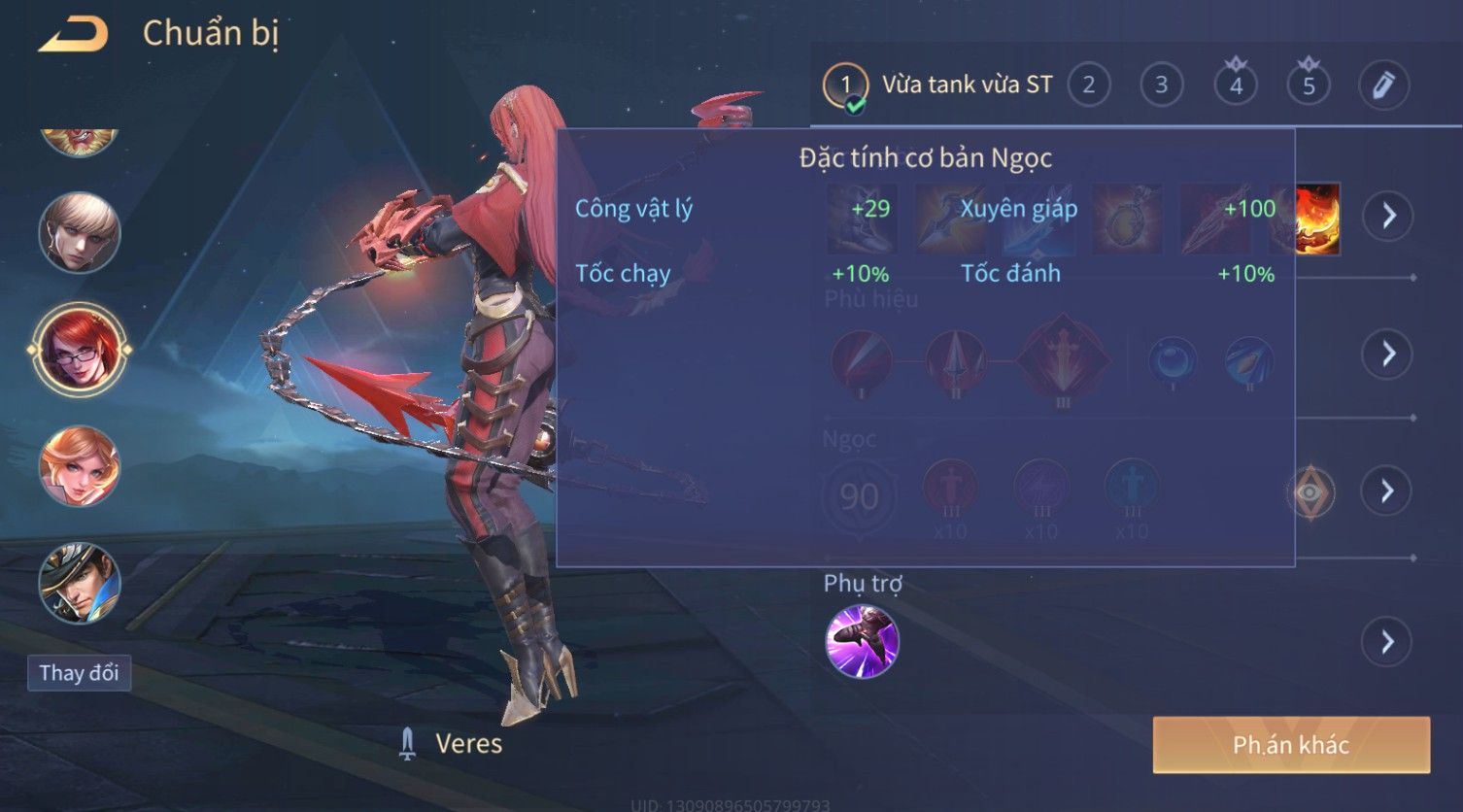Image resolution: width=1463 pixels, height=812 pixels.
Task: Open the Phù hiệu row arrow
Action: 1388,354
